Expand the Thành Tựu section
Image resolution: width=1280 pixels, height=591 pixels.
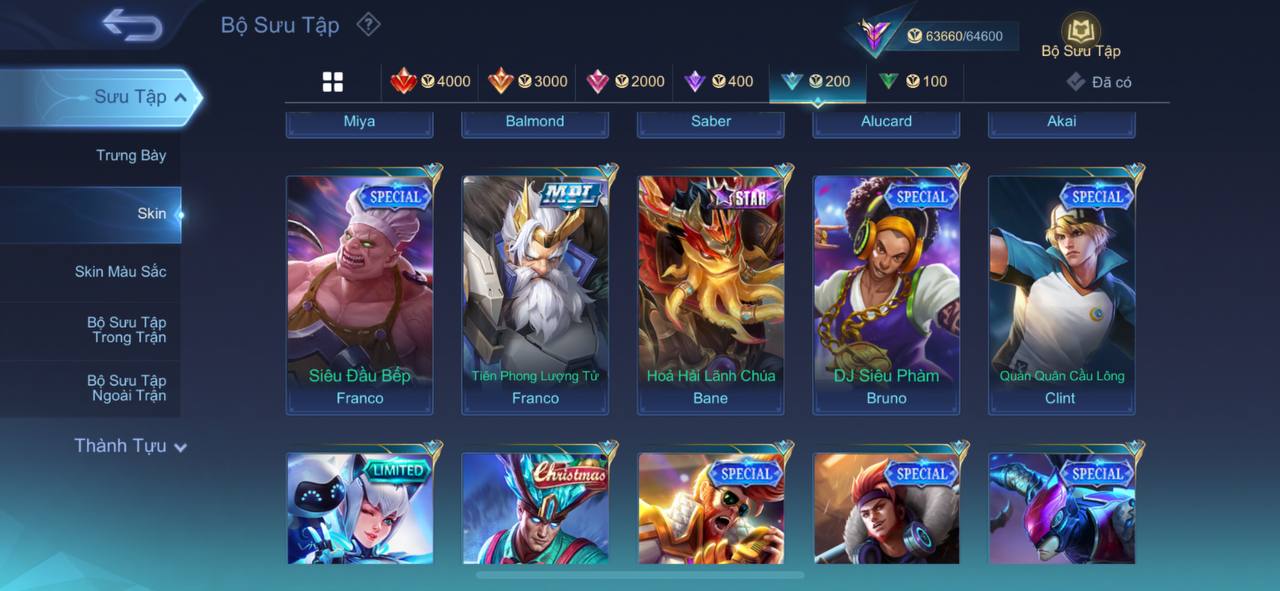(130, 446)
